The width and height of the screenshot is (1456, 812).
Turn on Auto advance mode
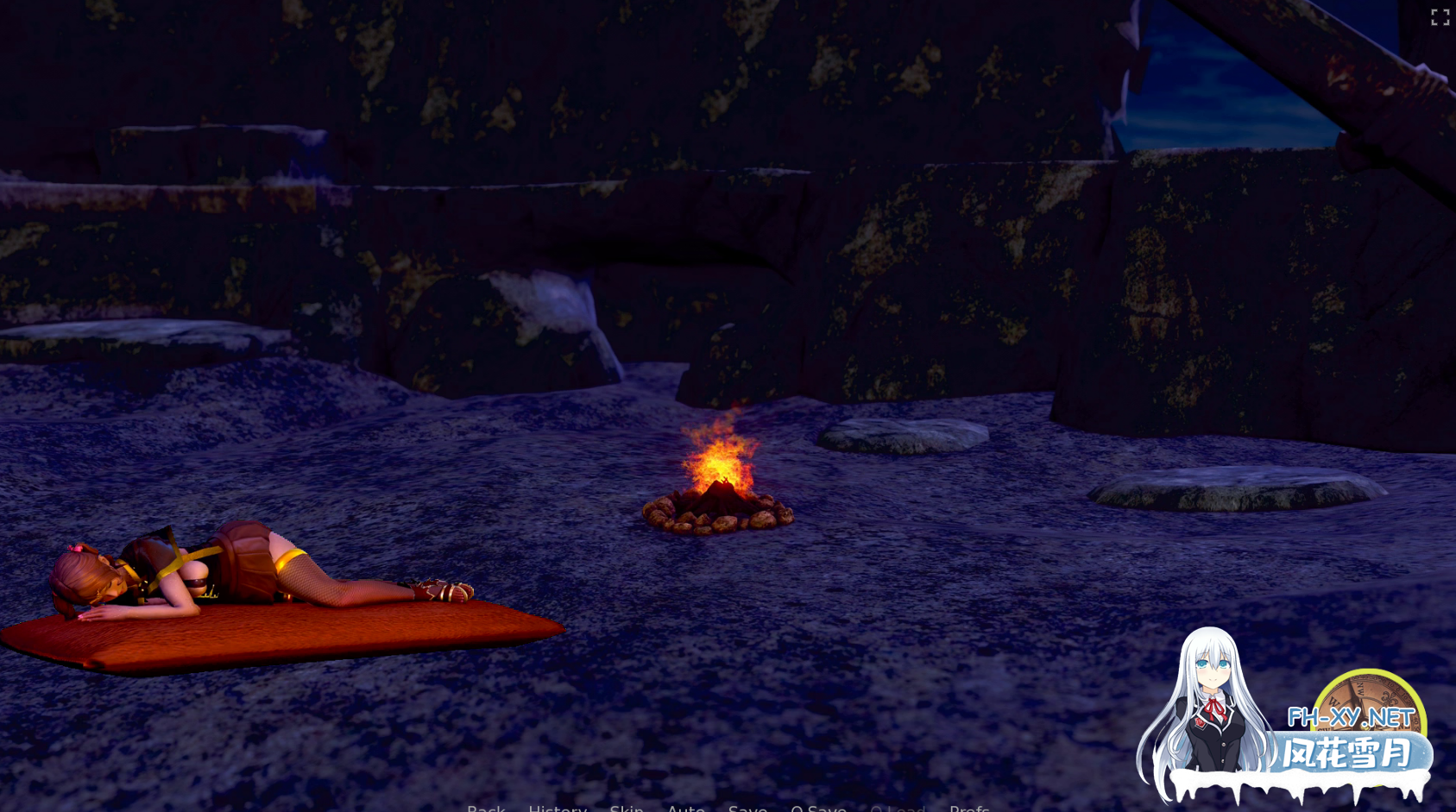pyautogui.click(x=686, y=808)
